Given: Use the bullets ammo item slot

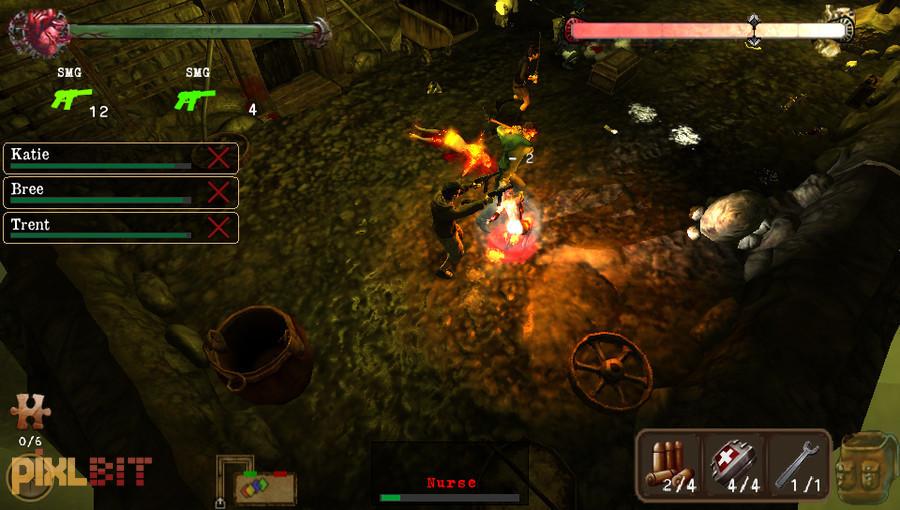Looking at the screenshot, I should tap(670, 465).
